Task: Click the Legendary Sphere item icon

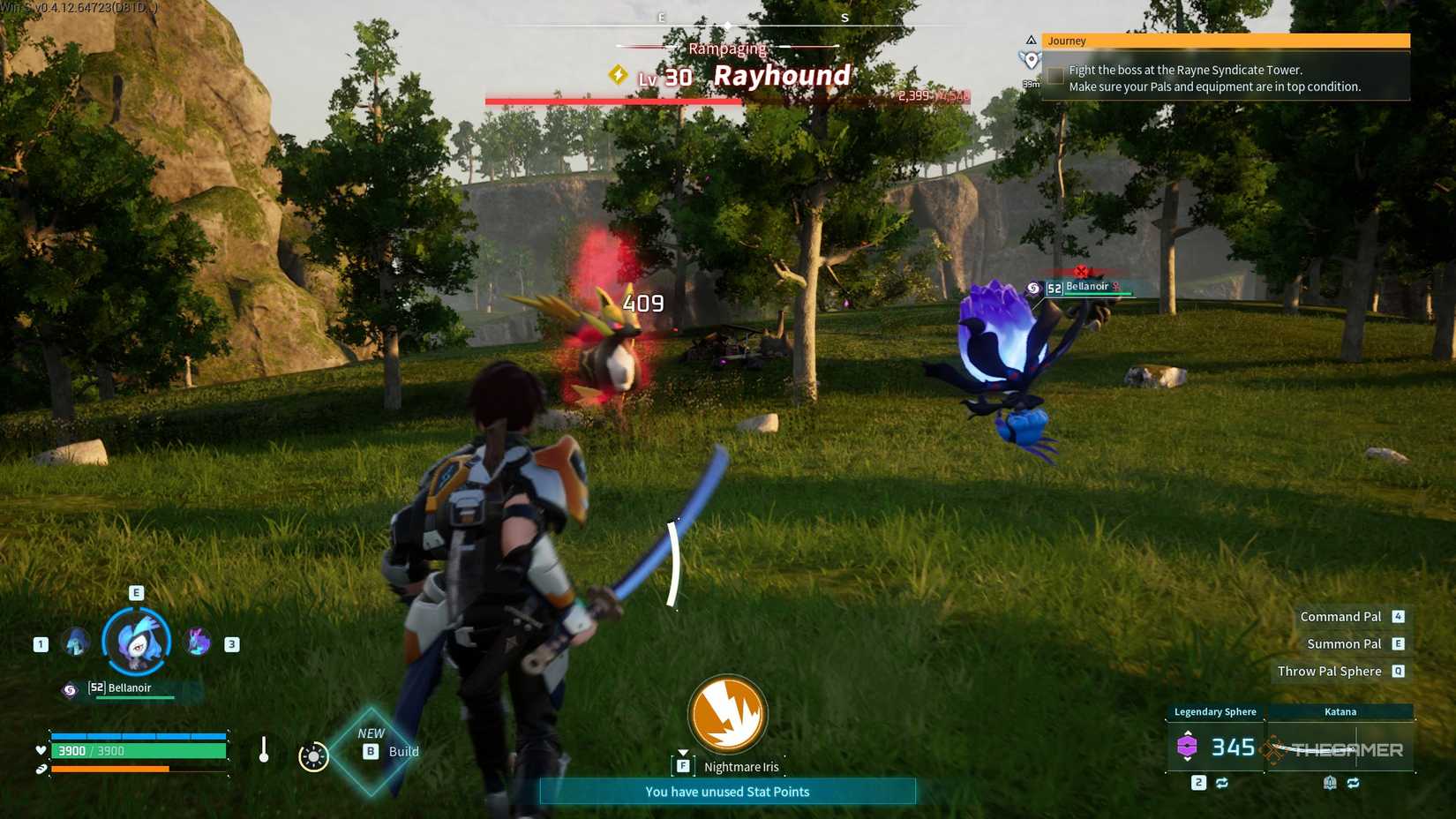Action: tap(1188, 746)
